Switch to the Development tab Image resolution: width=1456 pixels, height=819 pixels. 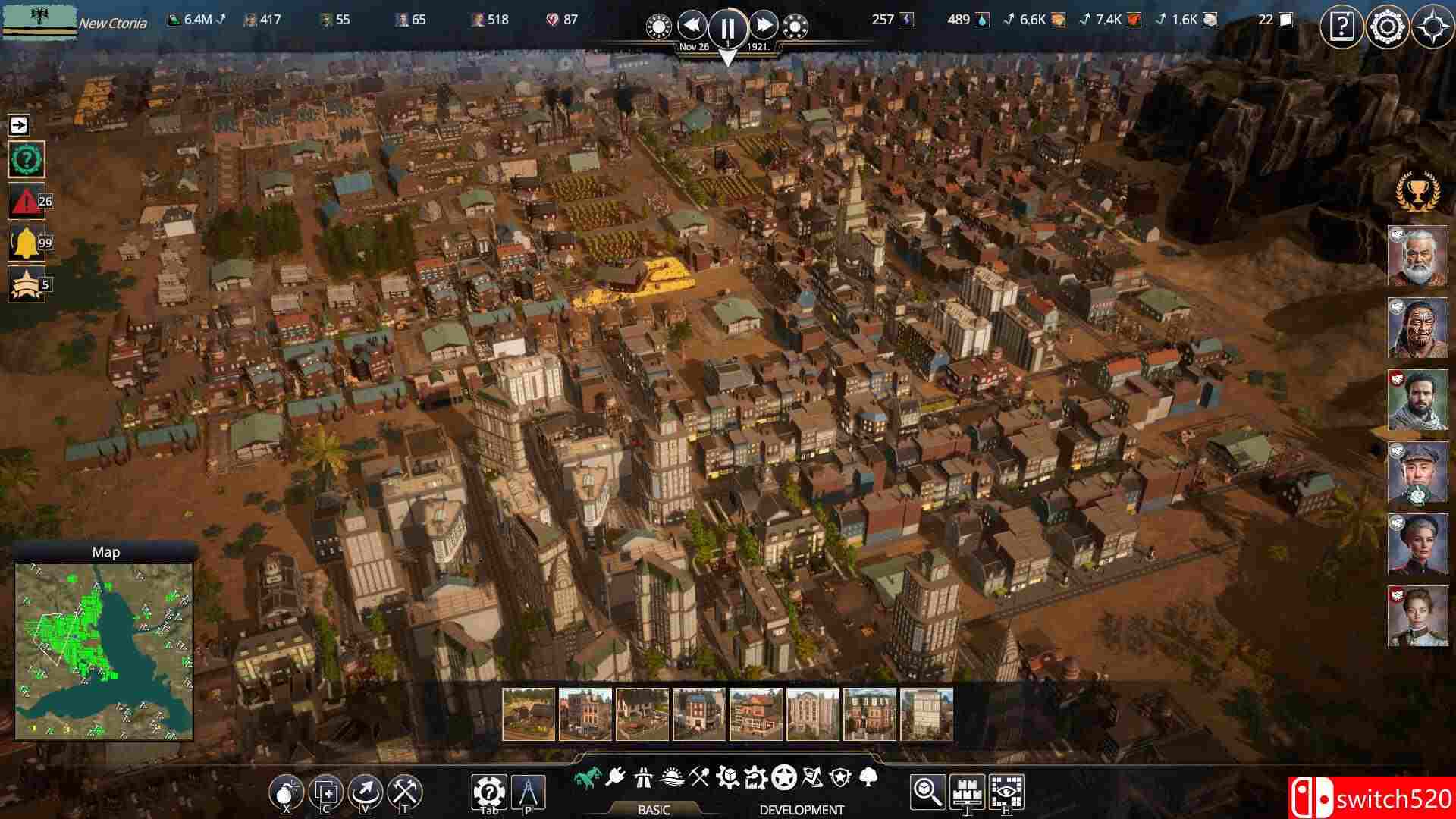802,809
